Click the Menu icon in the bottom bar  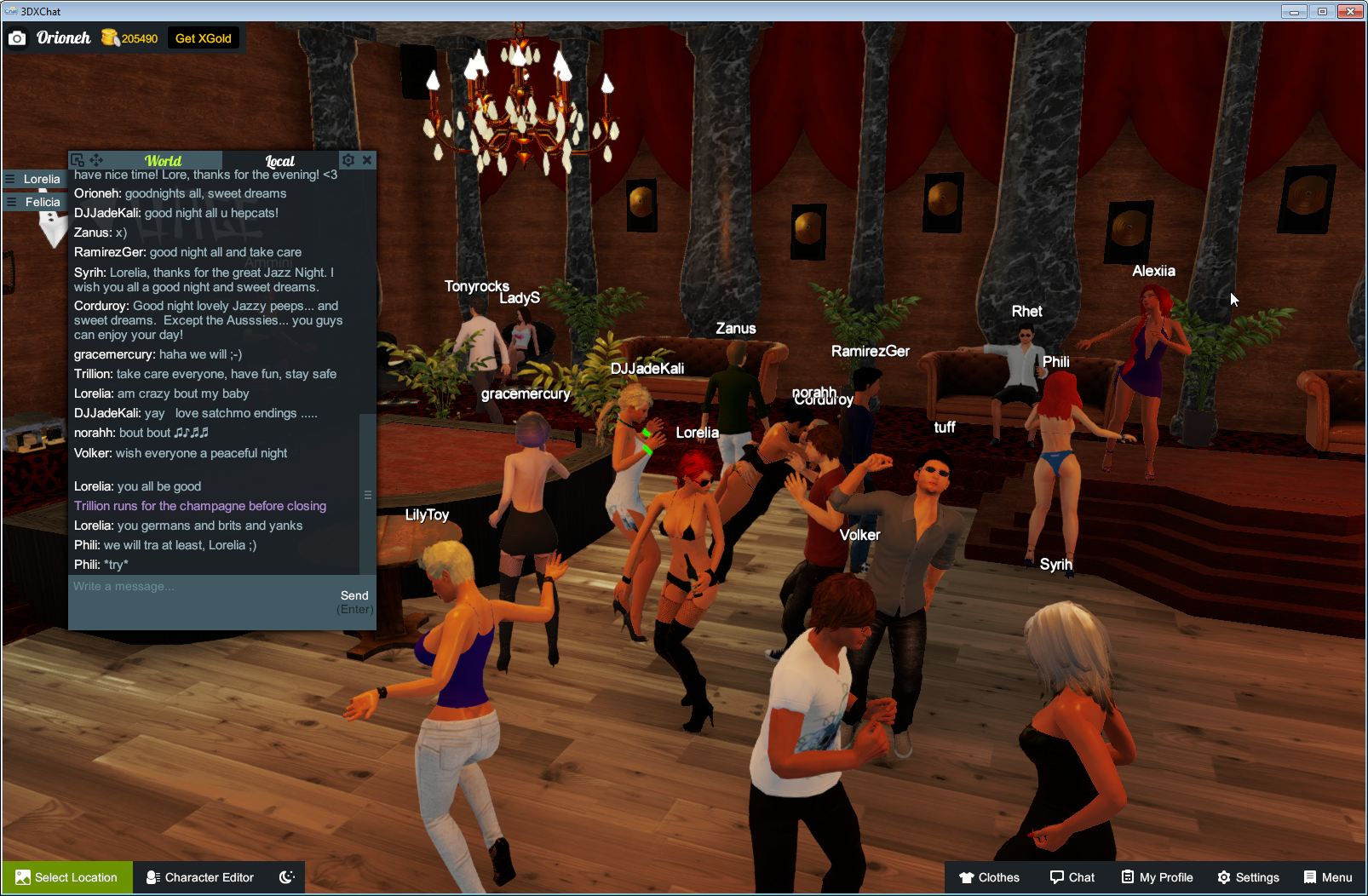coord(1309,877)
